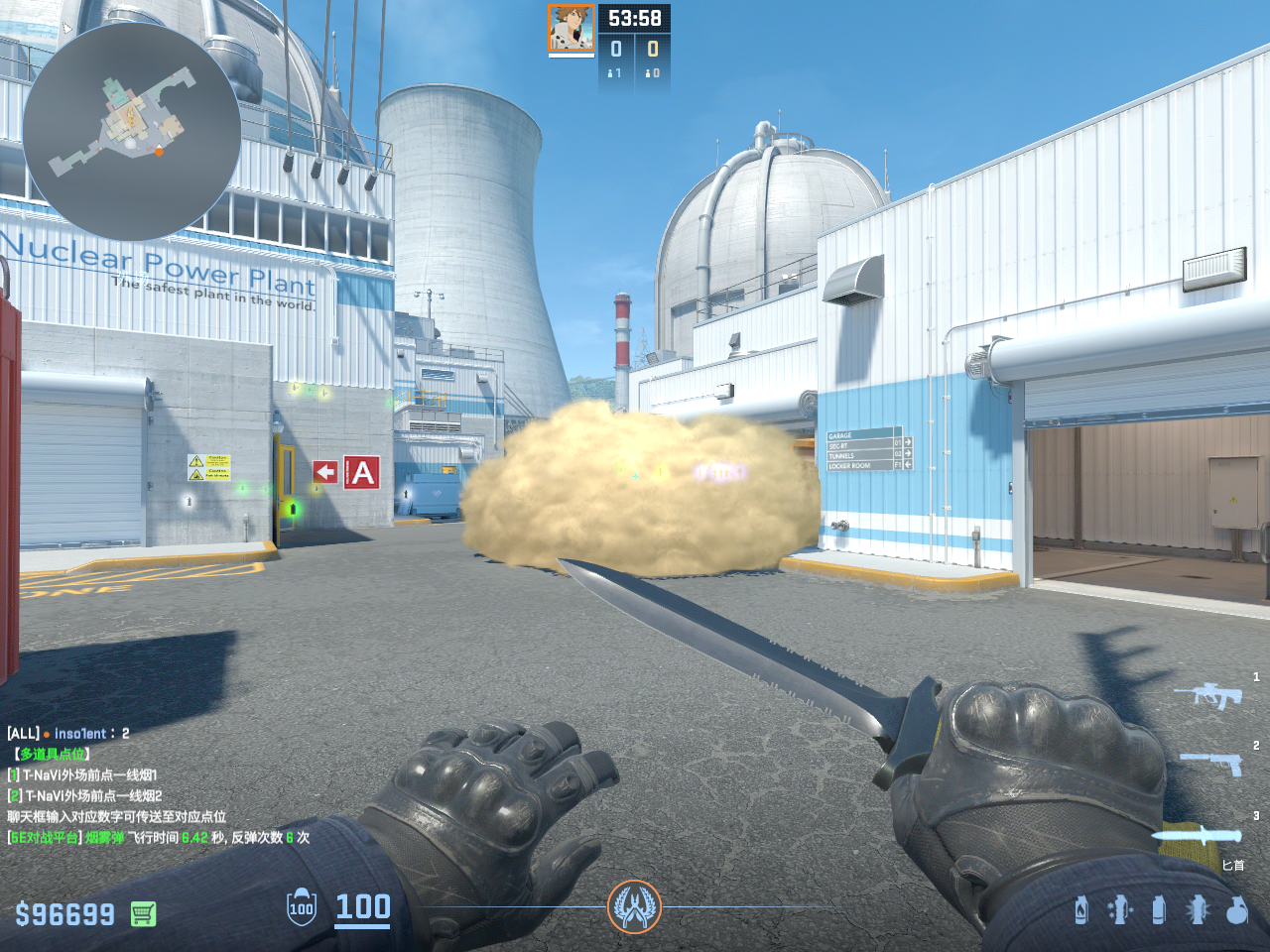Open the green buy menu cart icon

[143, 913]
